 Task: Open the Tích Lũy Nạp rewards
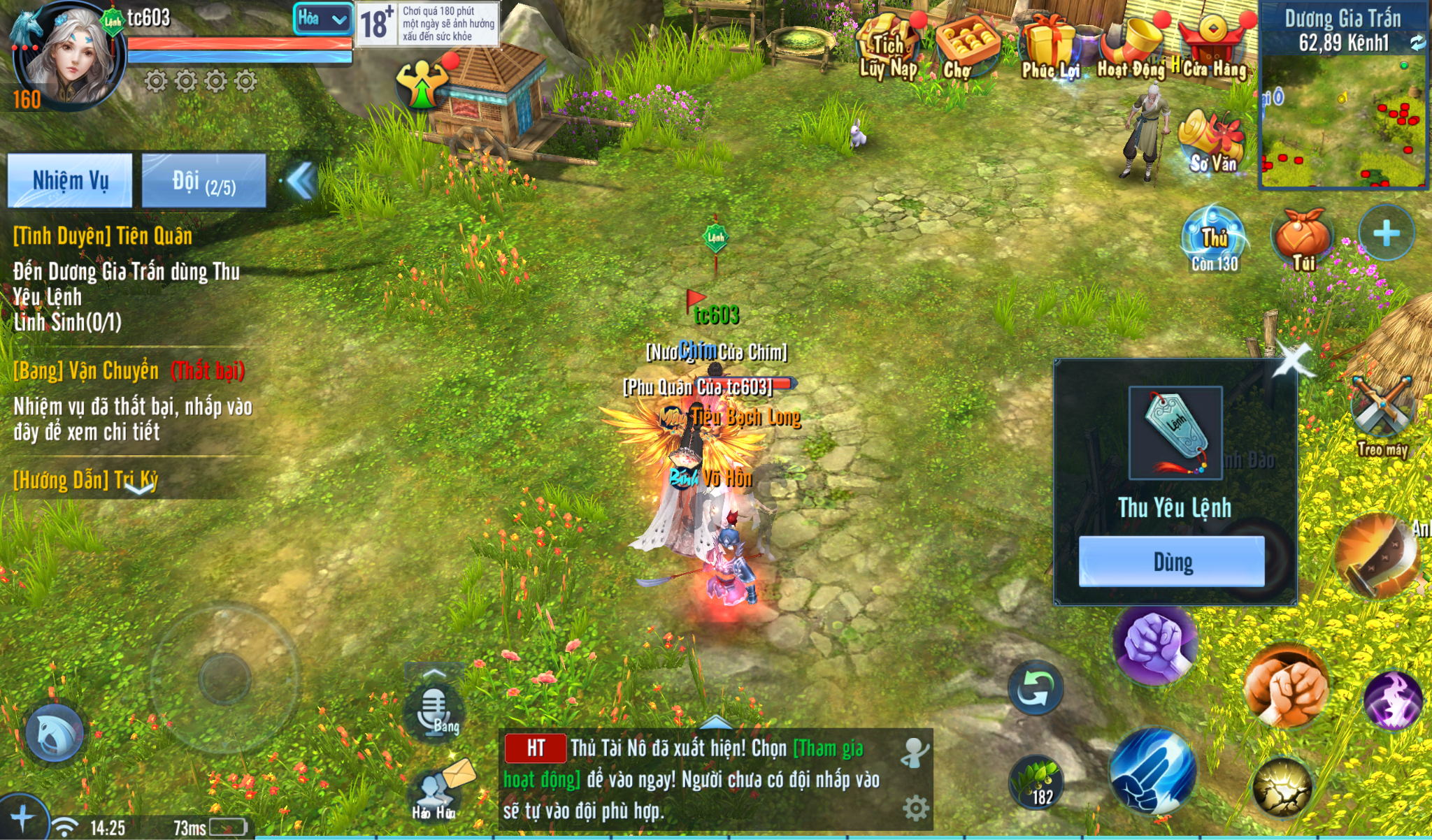[888, 48]
